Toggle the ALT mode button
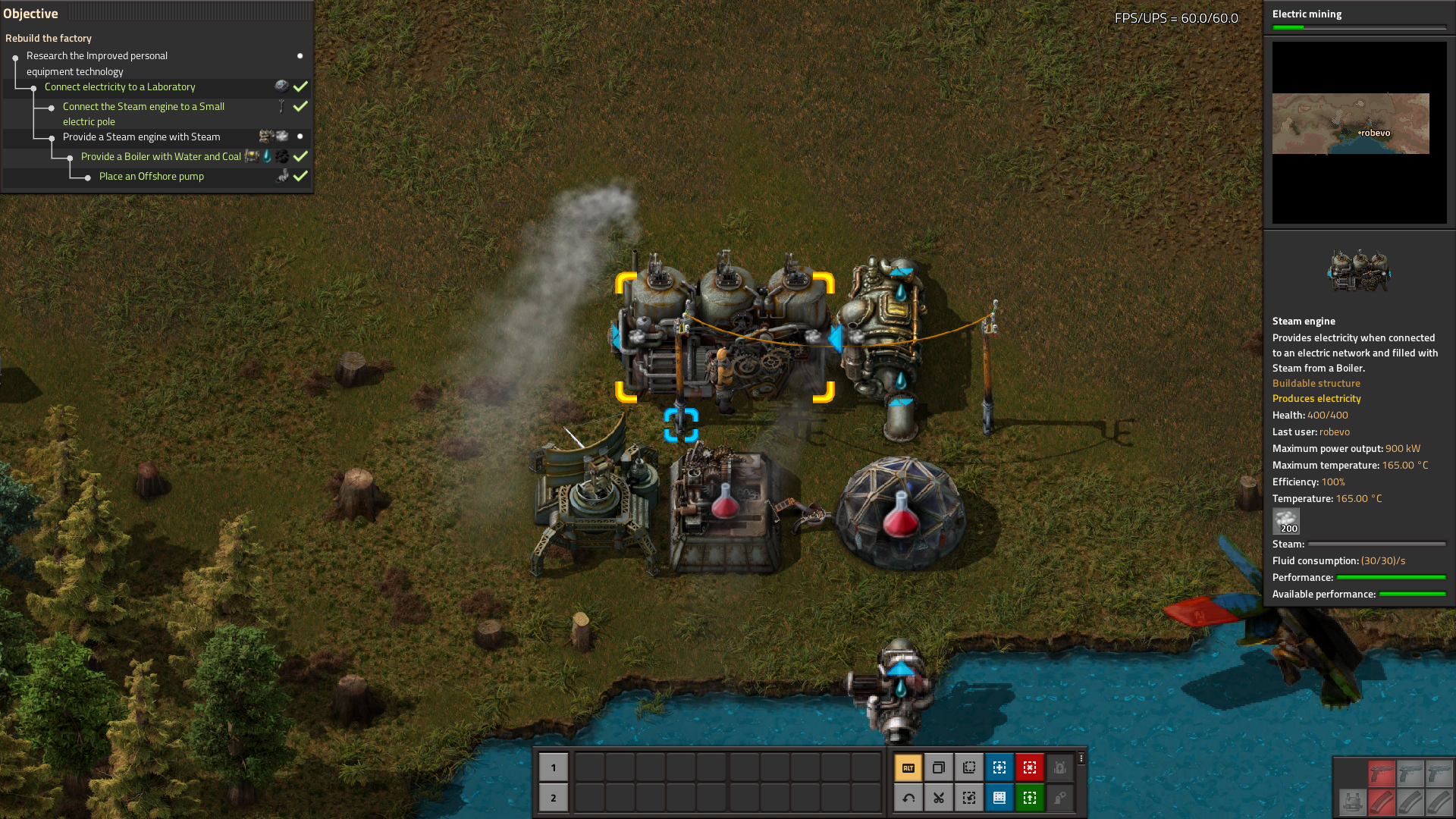1456x819 pixels. click(x=908, y=767)
